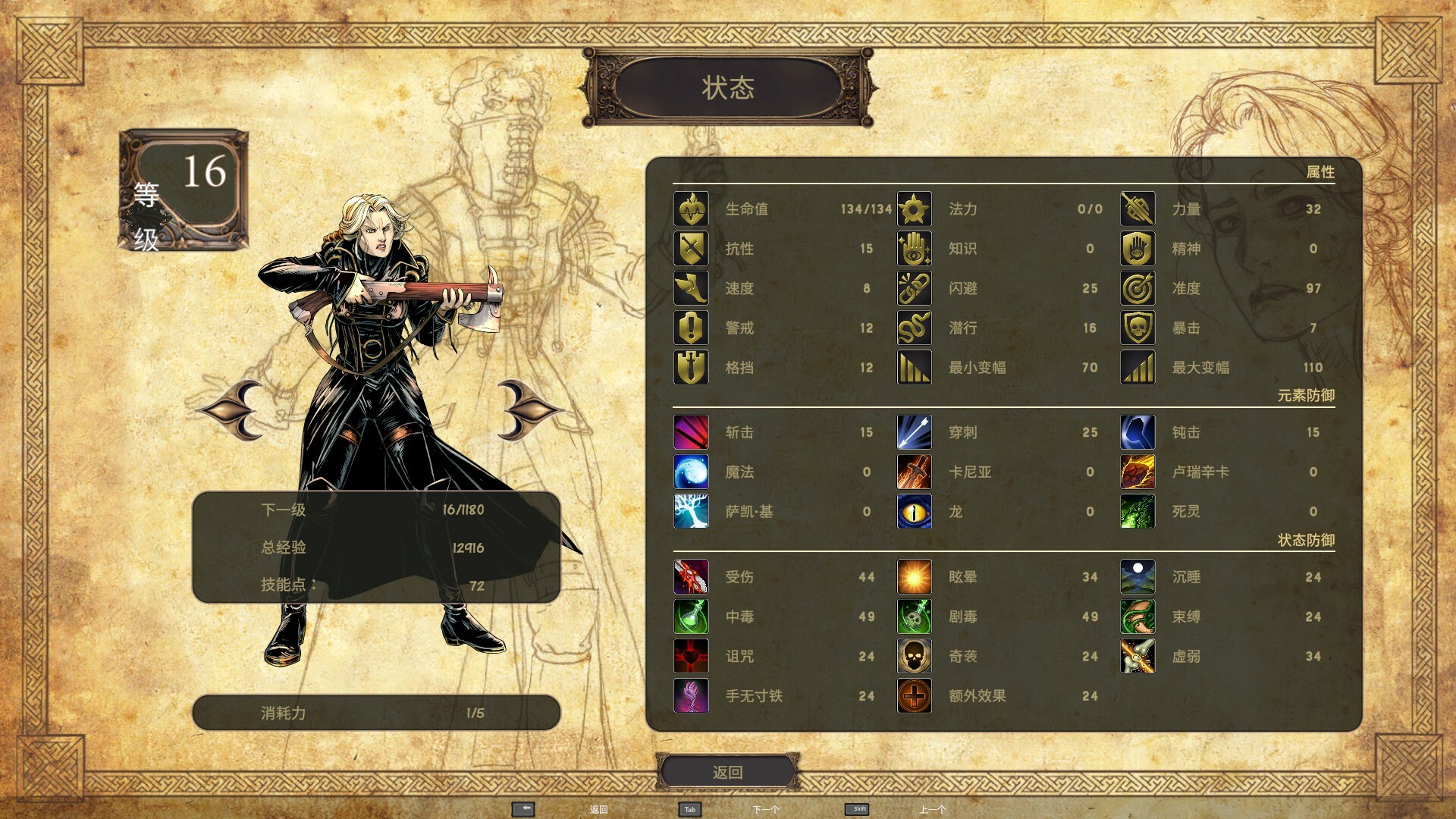Select the 法力 star icon
Image resolution: width=1456 pixels, height=819 pixels.
pyautogui.click(x=915, y=209)
